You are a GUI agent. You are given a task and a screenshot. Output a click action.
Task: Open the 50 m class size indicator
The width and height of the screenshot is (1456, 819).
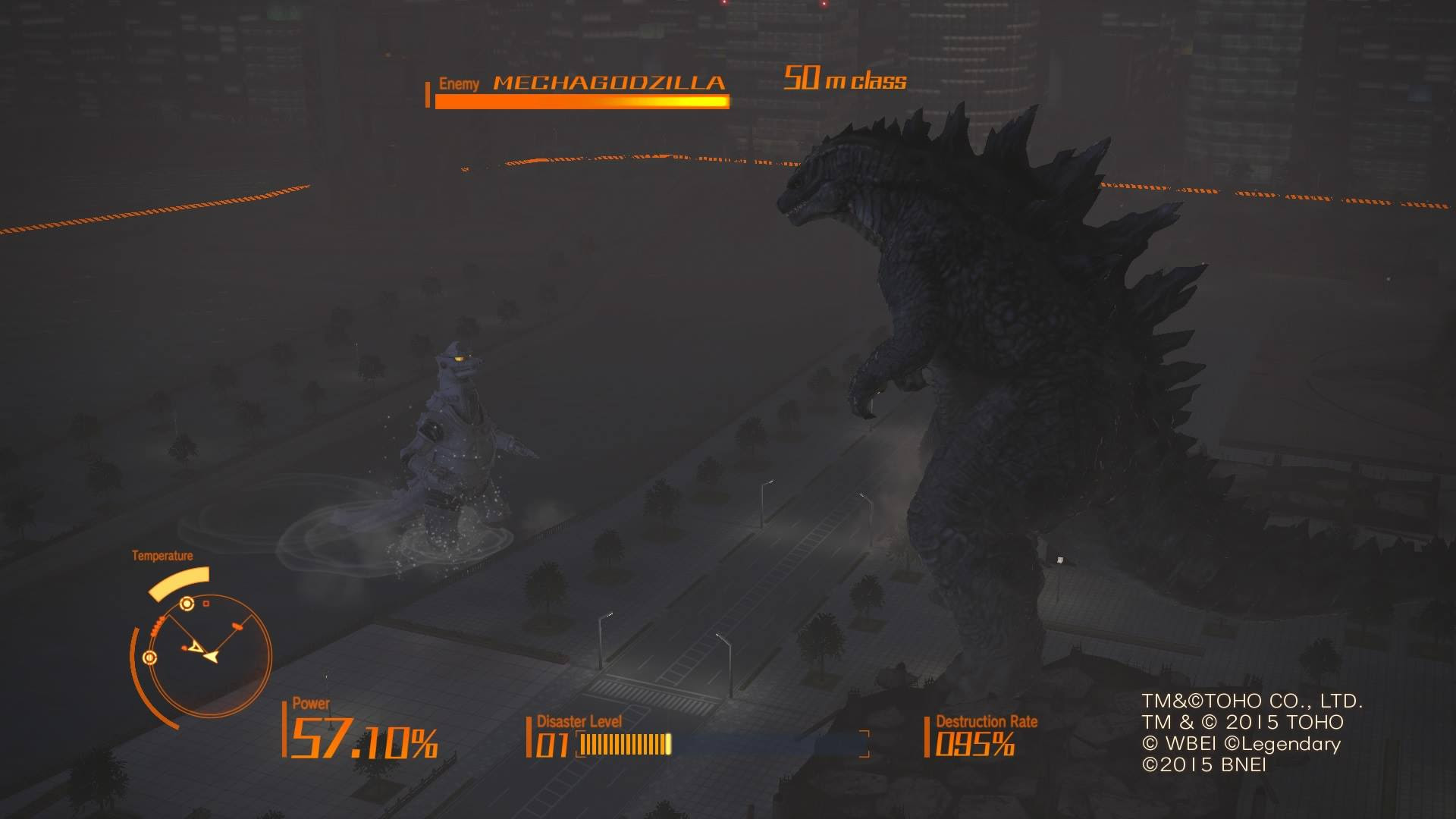click(x=844, y=79)
